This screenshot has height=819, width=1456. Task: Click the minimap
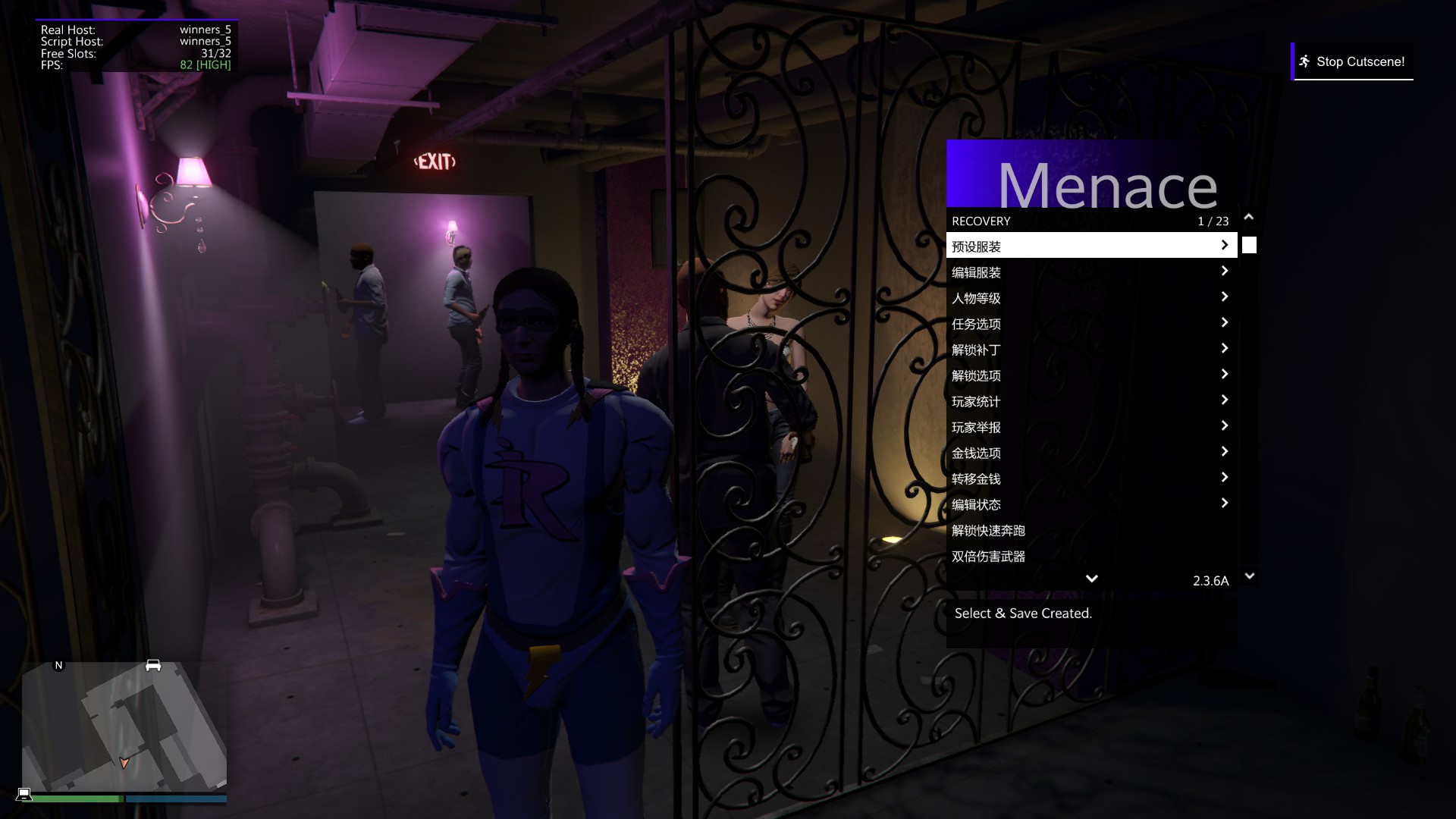(x=124, y=726)
